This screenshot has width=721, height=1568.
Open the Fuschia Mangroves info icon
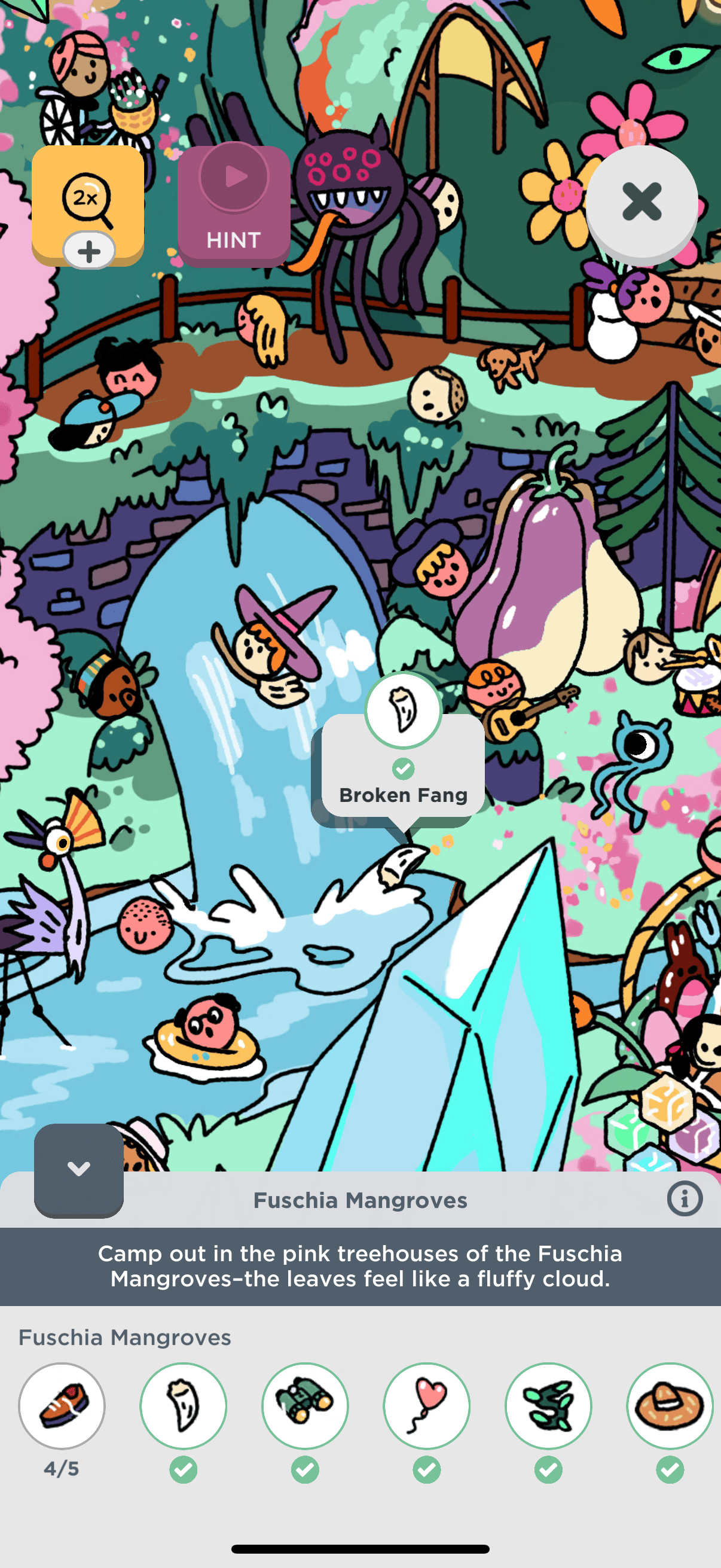685,1199
